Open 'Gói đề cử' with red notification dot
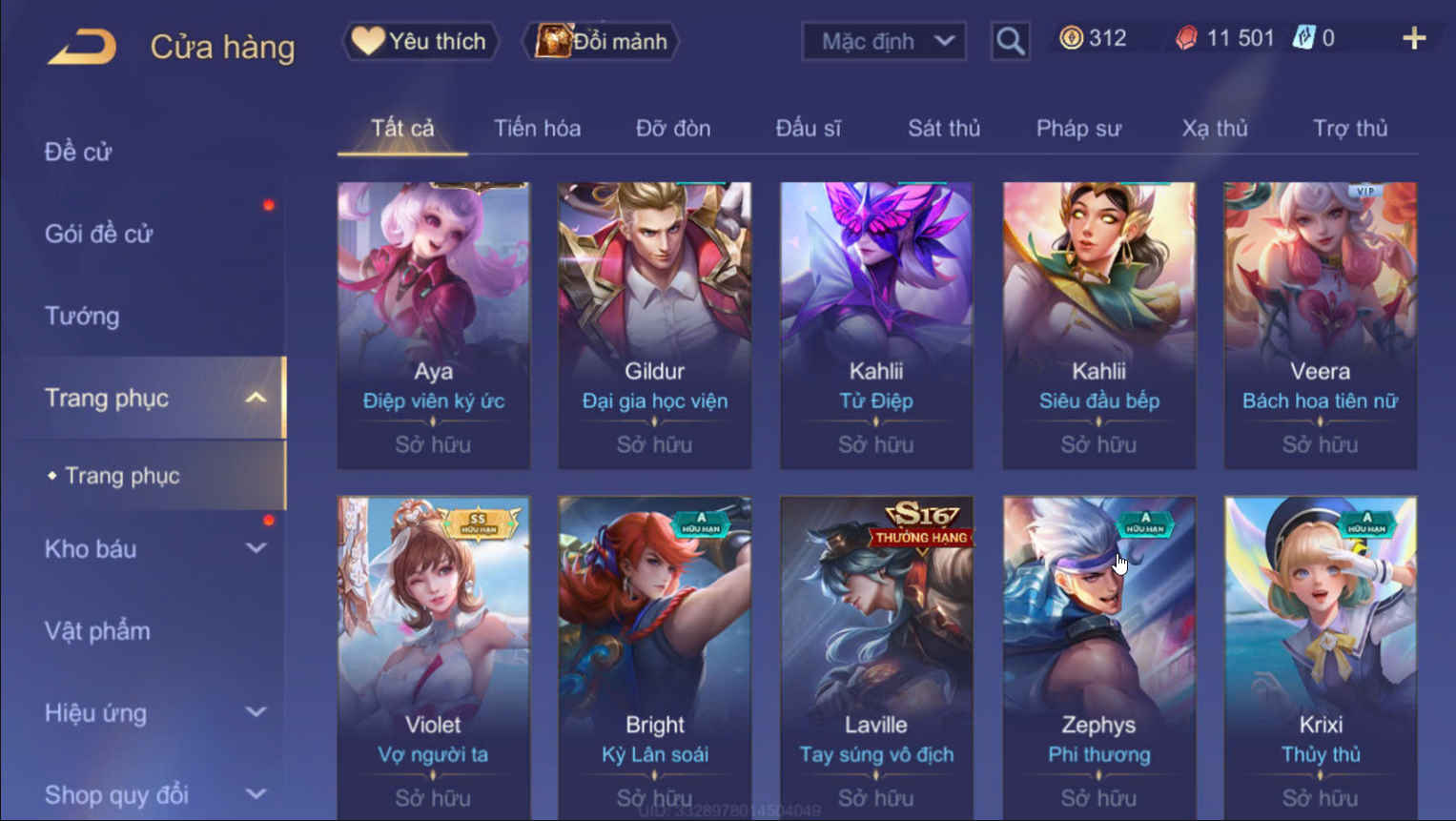1456x821 pixels. click(x=100, y=234)
